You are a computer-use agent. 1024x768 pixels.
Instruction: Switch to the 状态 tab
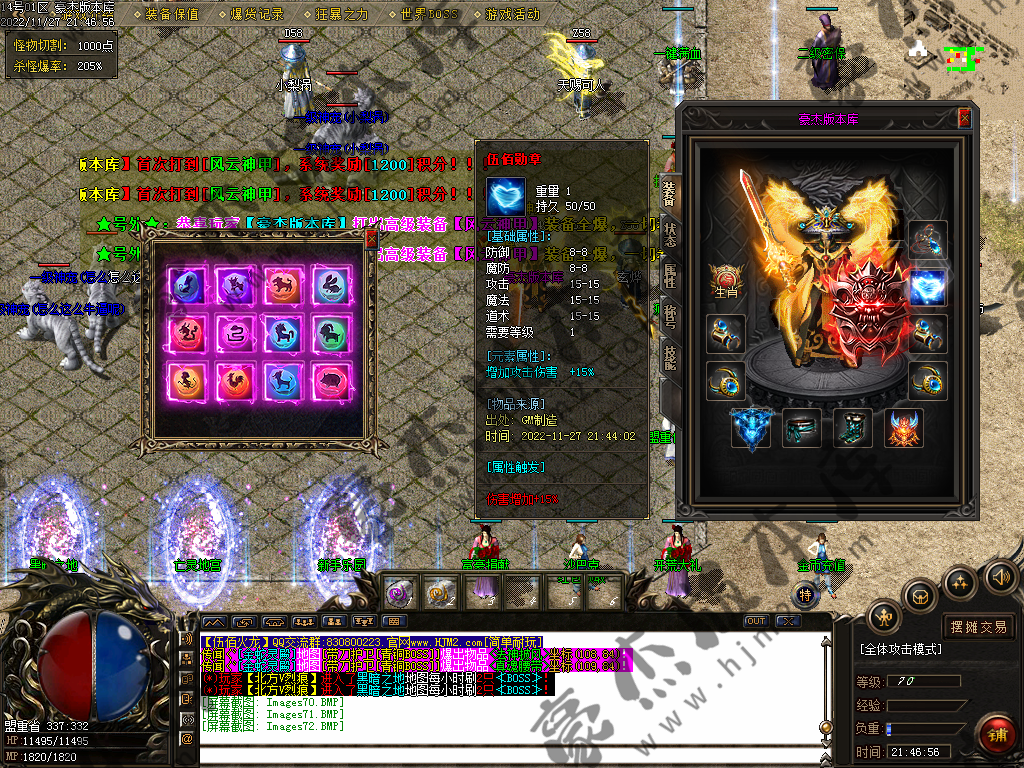[x=670, y=237]
